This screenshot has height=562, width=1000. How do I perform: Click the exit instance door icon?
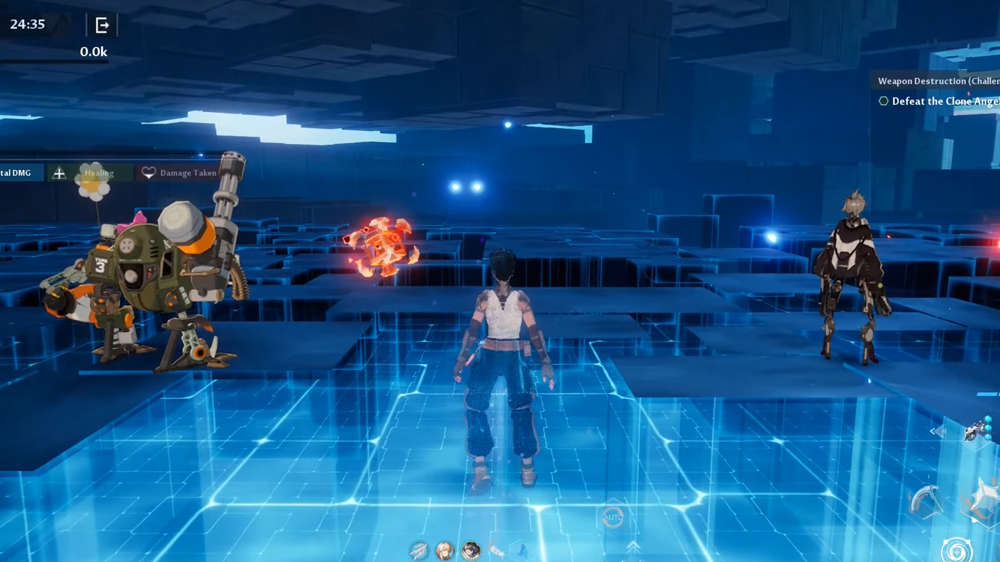101,25
